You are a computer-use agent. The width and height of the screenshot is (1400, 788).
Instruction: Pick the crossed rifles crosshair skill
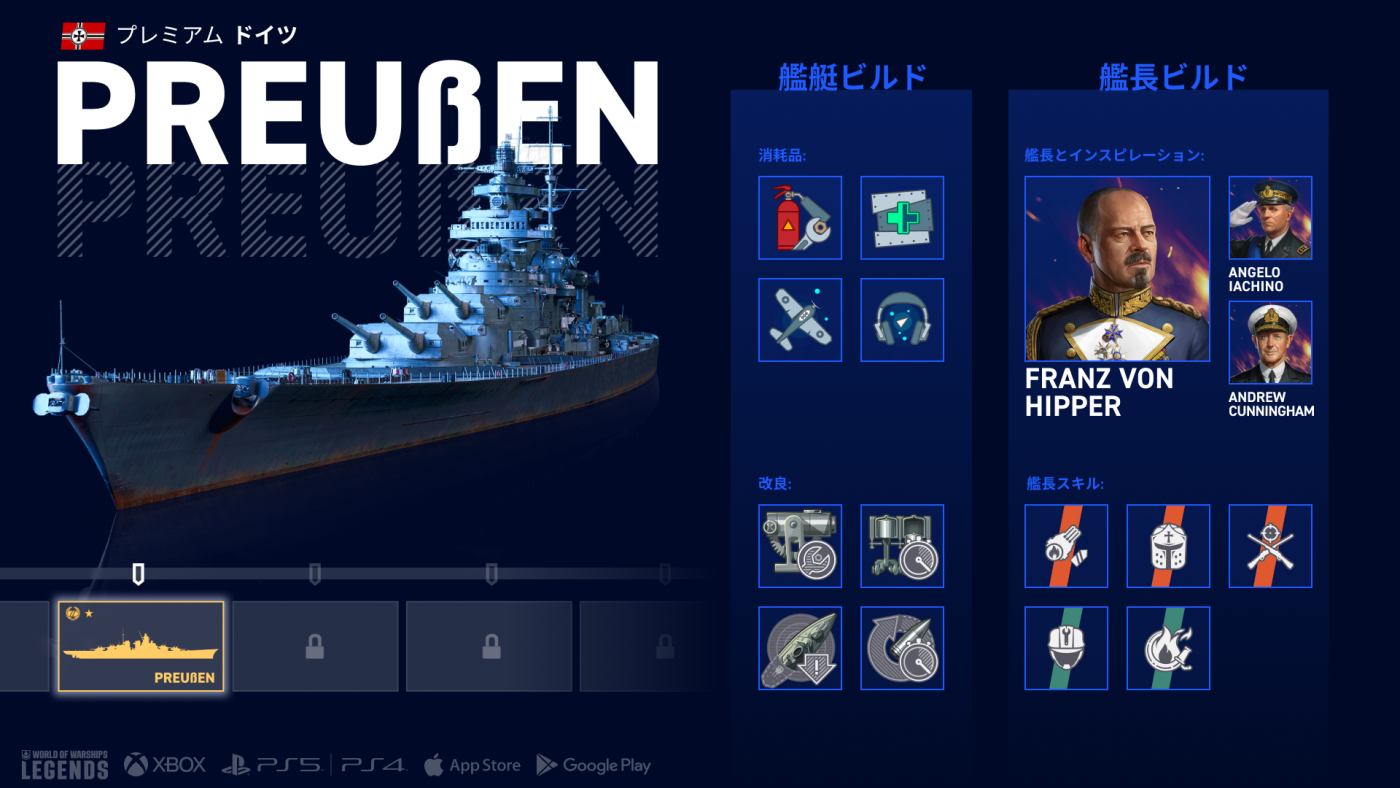(x=1270, y=546)
